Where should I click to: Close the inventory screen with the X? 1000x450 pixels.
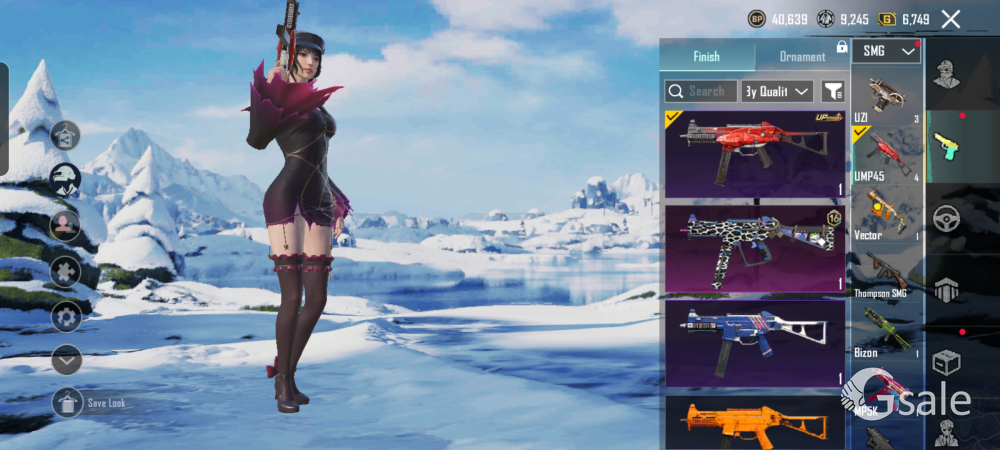point(951,19)
